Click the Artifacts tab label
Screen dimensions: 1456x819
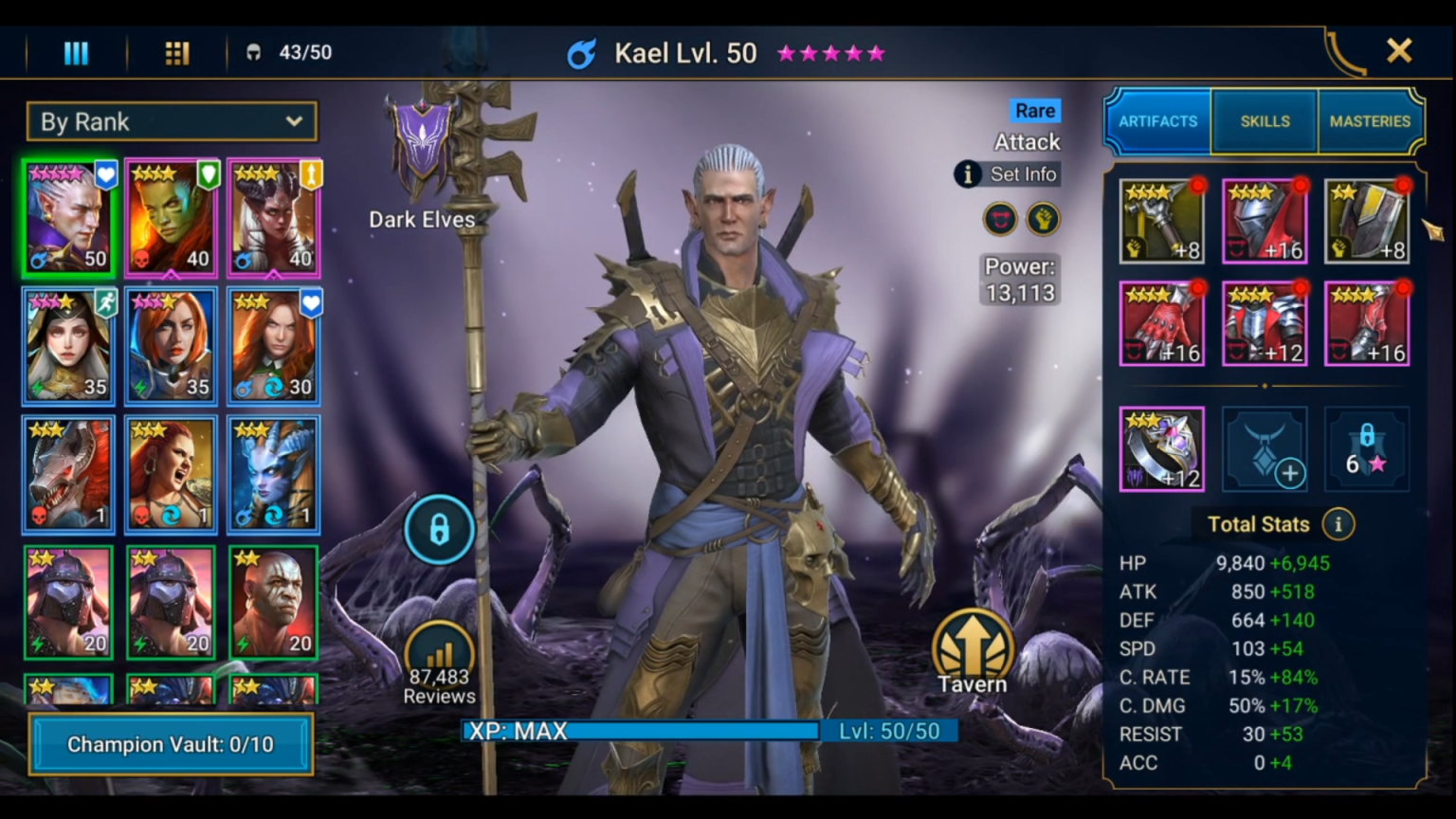[1157, 121]
